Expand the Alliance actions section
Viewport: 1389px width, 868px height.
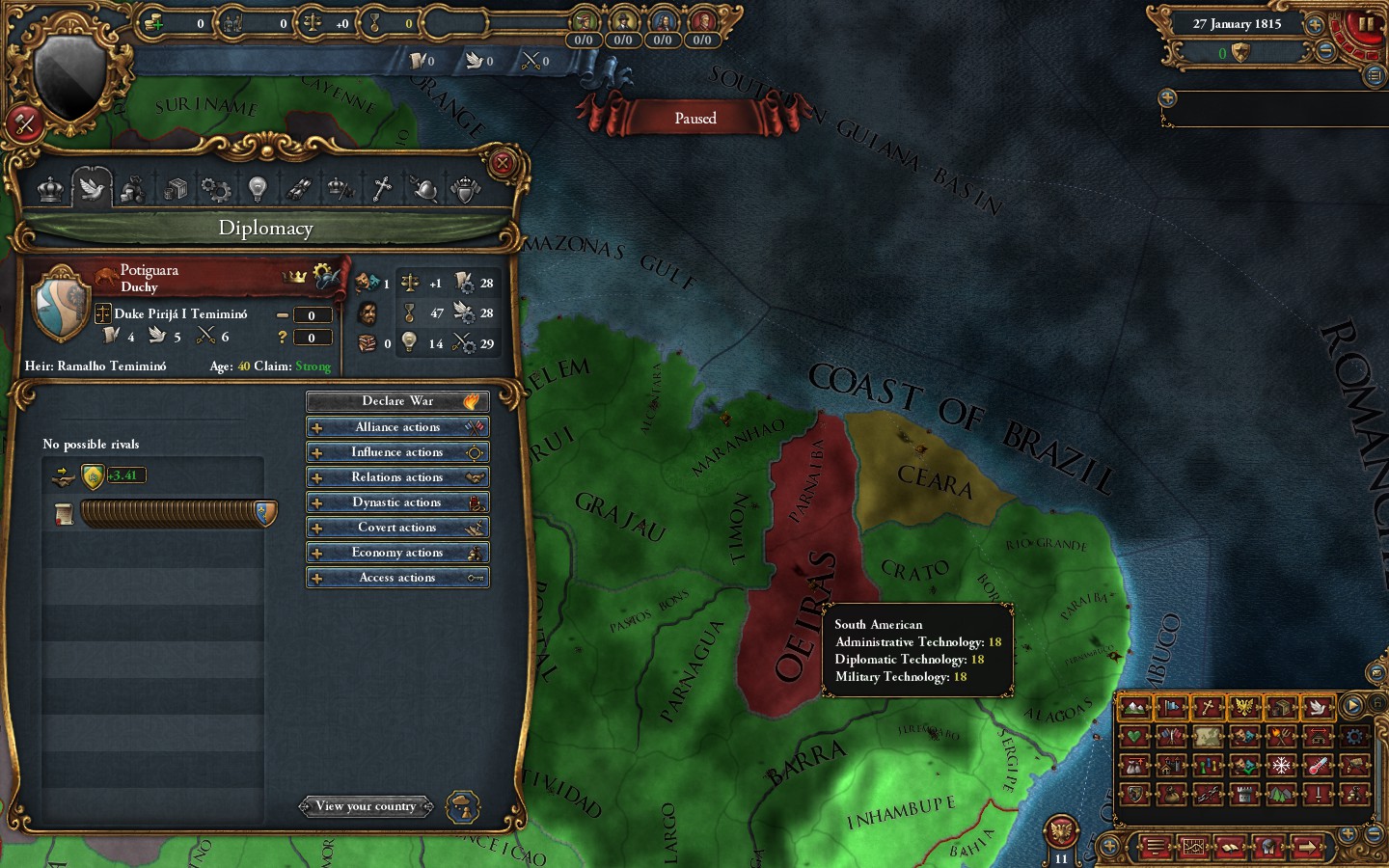[396, 426]
